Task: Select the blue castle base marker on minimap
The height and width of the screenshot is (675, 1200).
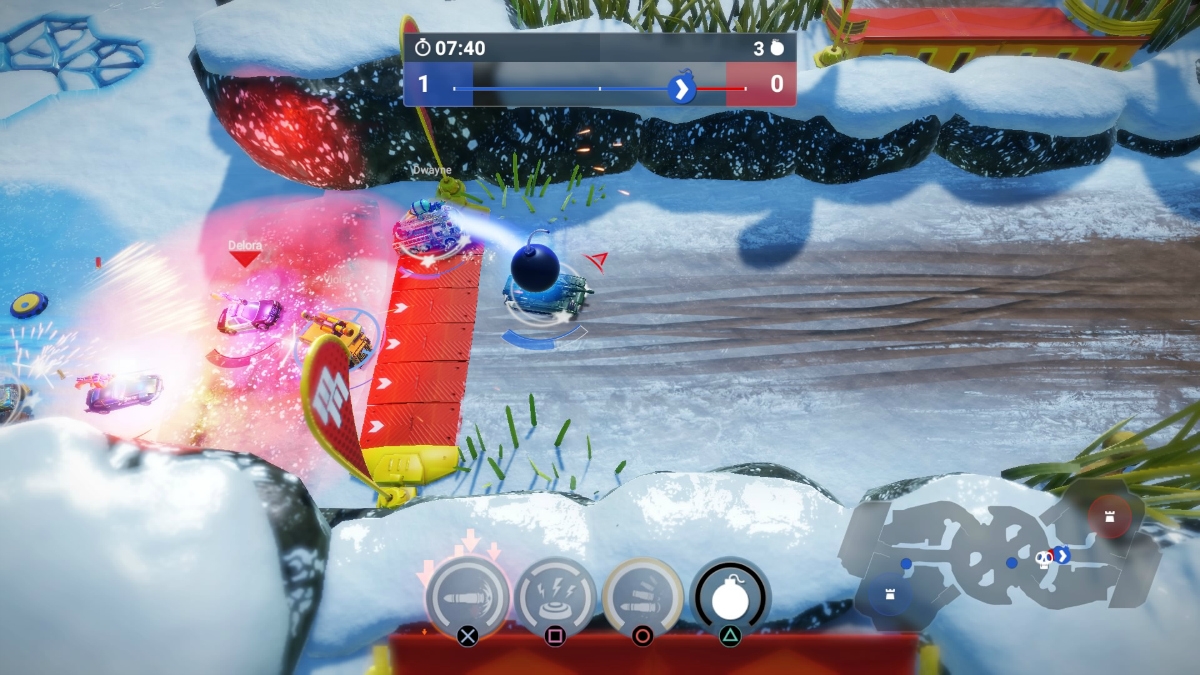Action: click(889, 593)
